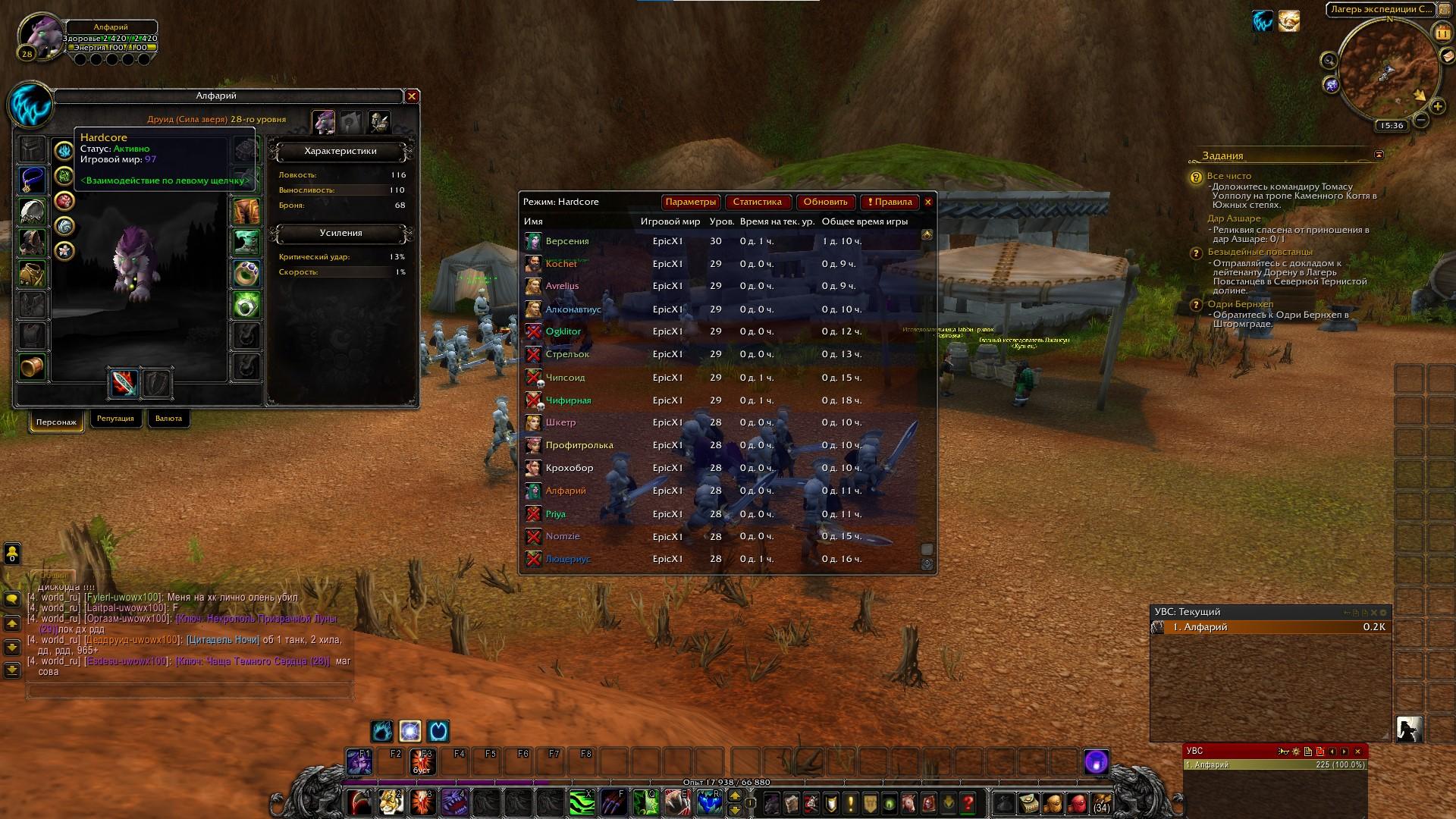Click the main-hand weapon slot
1456x819 pixels.
124,384
